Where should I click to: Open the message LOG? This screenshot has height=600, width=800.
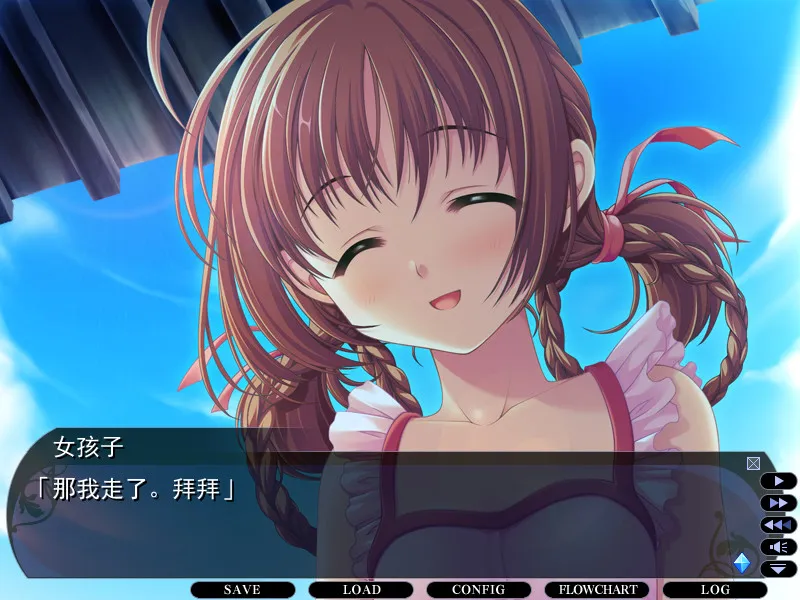(714, 590)
